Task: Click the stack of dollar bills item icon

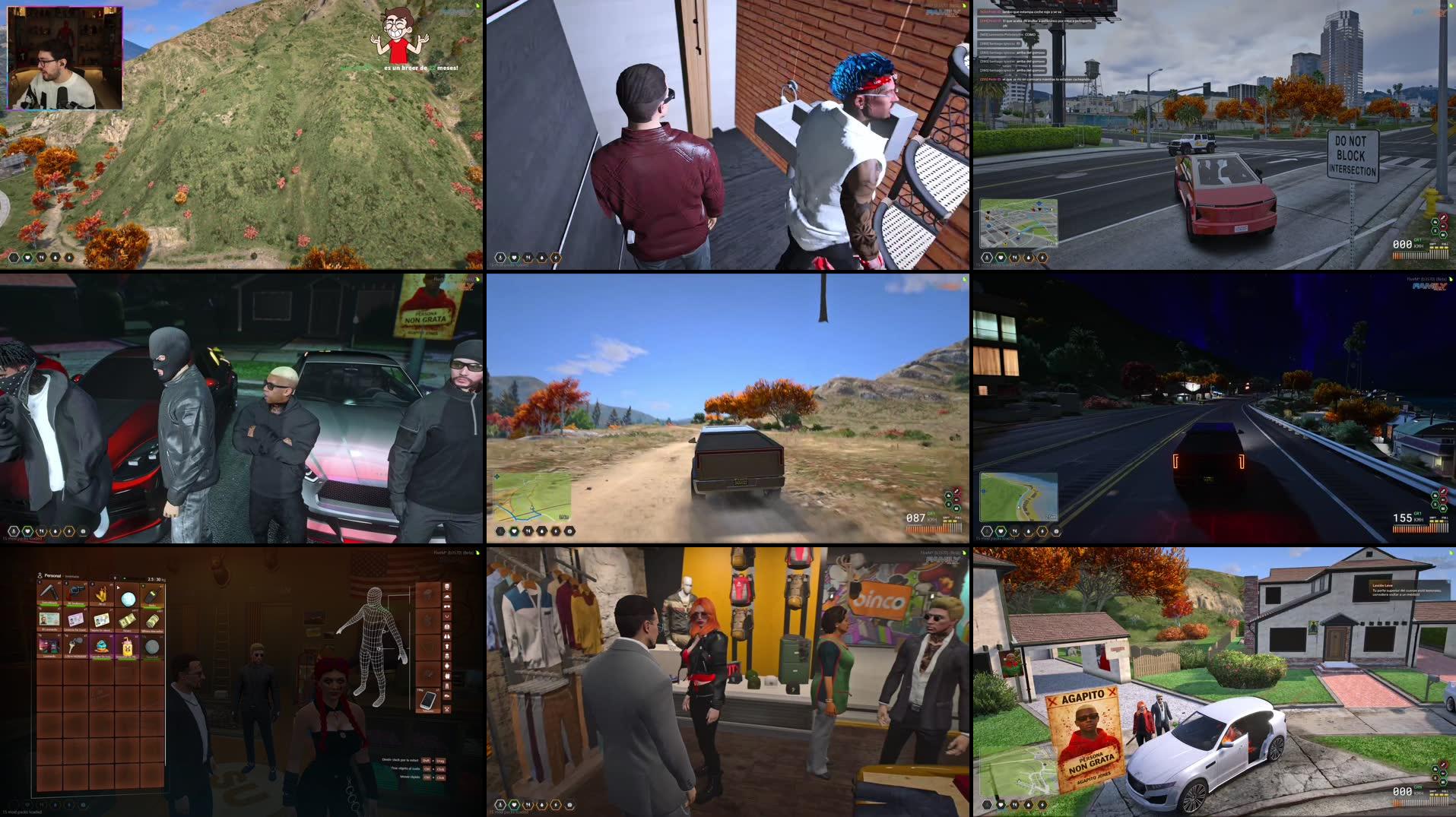Action: tap(127, 619)
